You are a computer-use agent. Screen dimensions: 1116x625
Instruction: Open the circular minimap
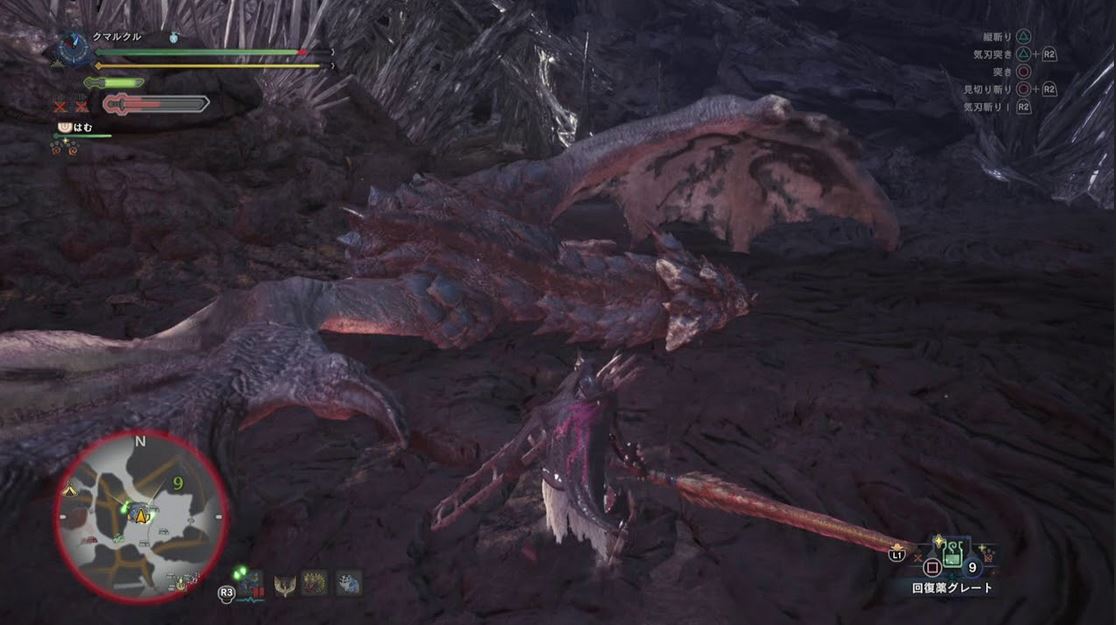click(x=141, y=517)
